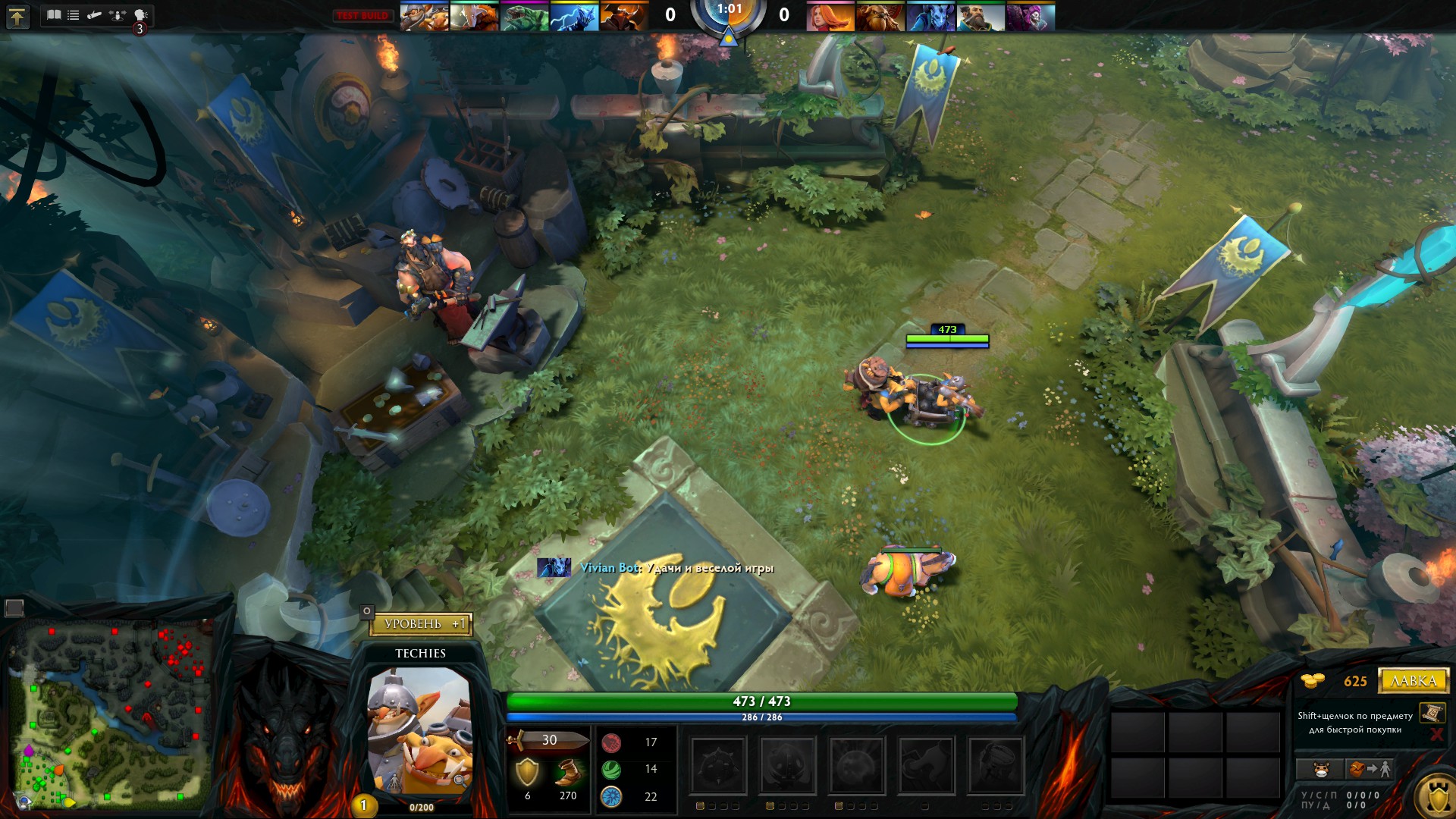Open the book icon in top toolbar
The width and height of the screenshot is (1456, 819).
(x=54, y=14)
